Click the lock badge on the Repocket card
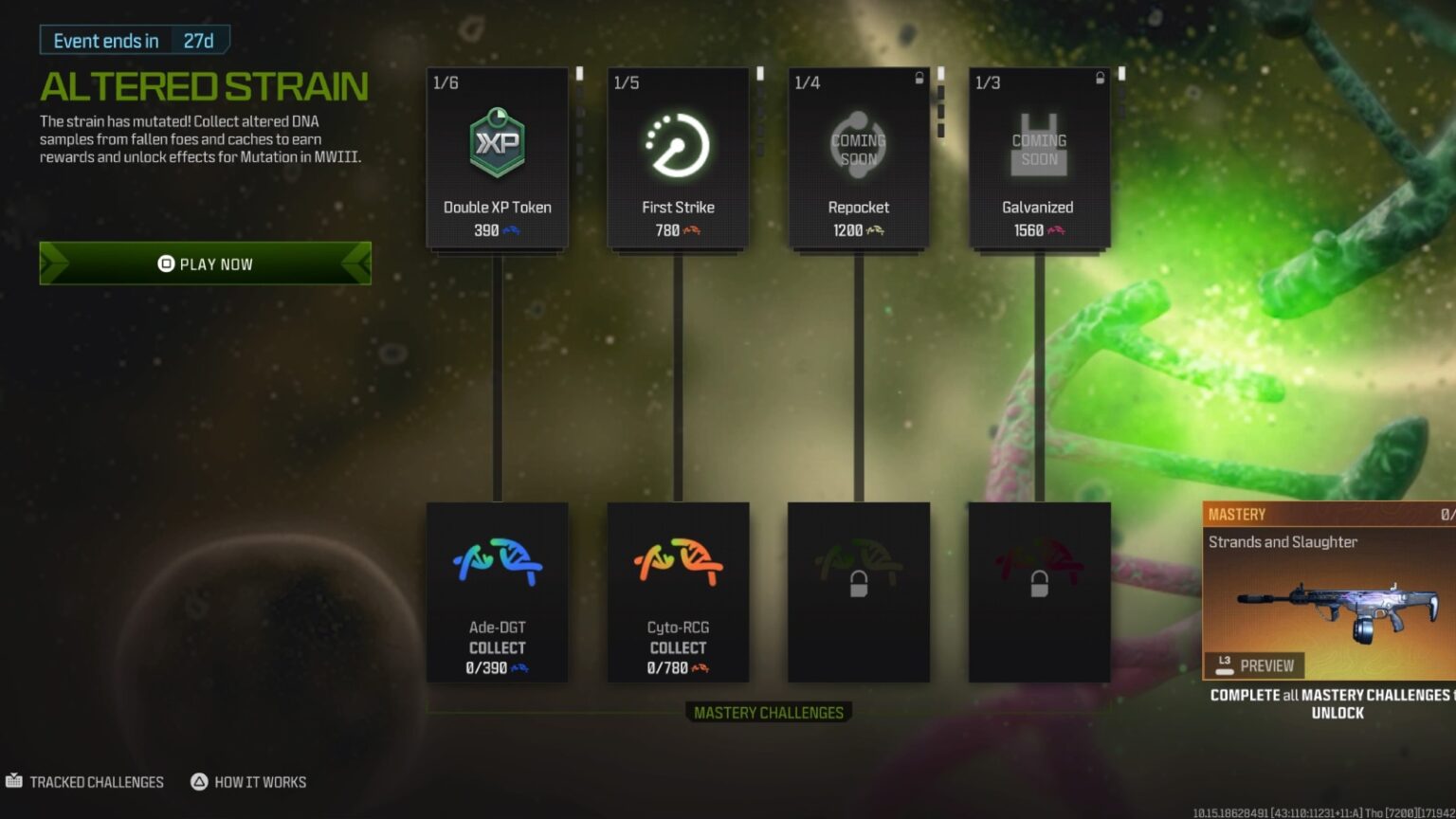1456x819 pixels. point(916,80)
